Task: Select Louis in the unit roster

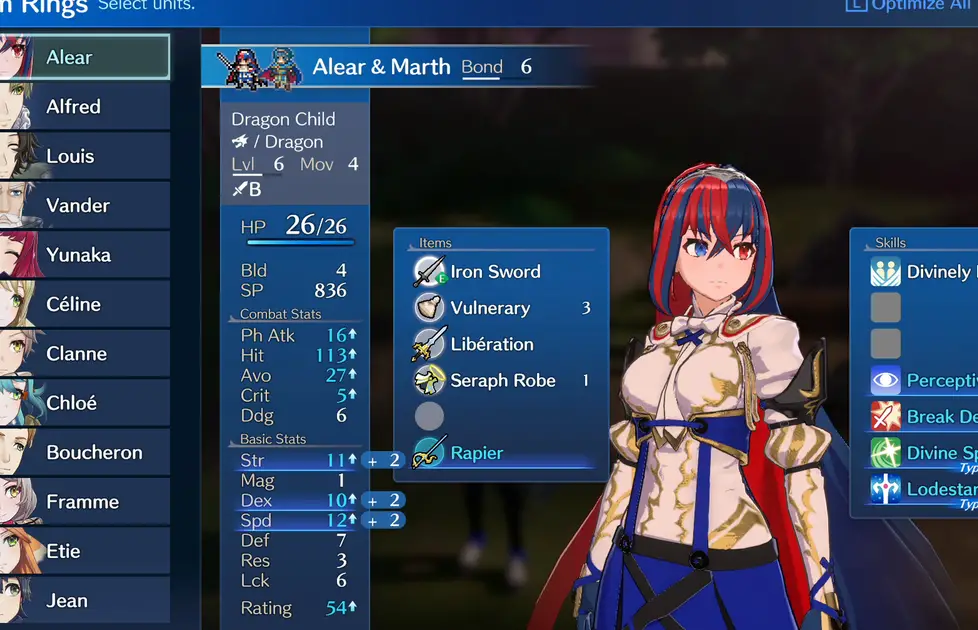Action: 85,156
